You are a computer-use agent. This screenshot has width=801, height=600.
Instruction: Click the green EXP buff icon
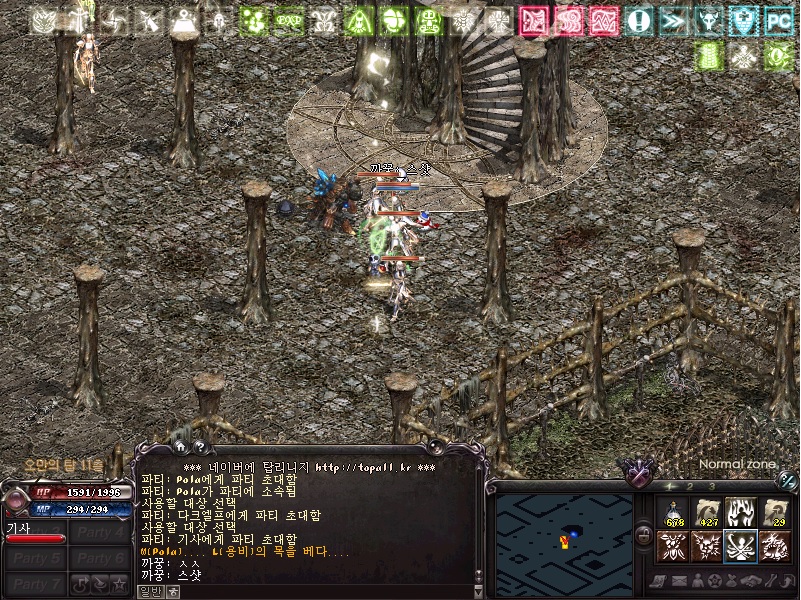[x=289, y=20]
